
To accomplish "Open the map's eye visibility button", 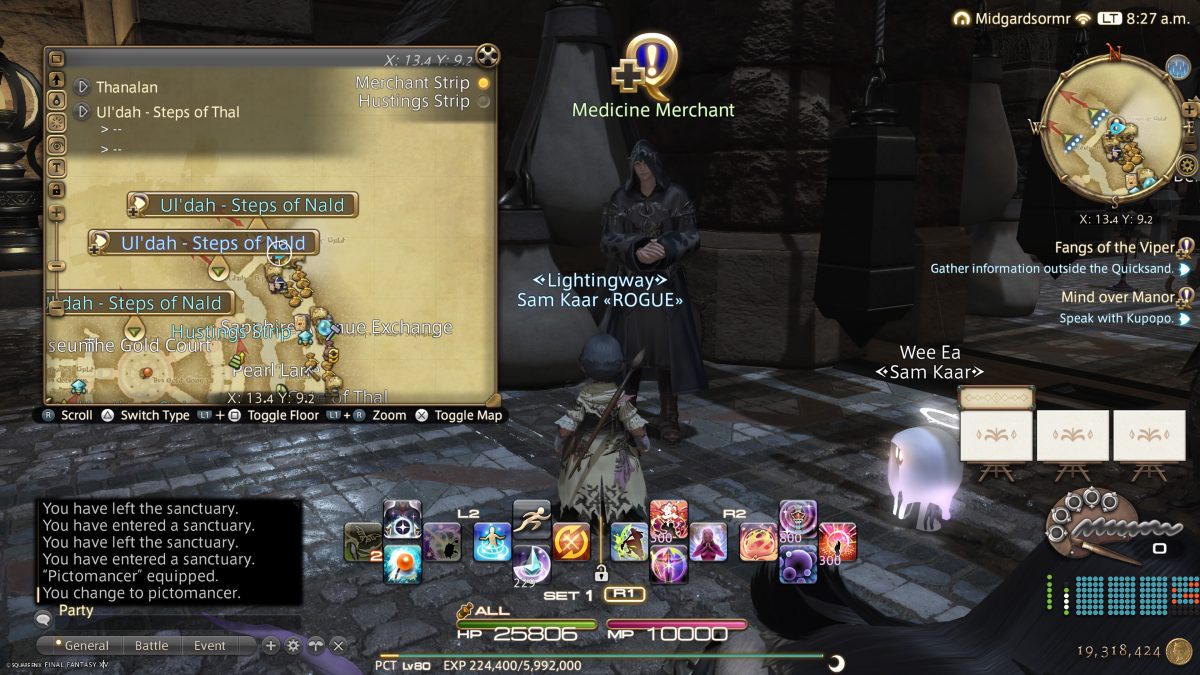I will (57, 145).
